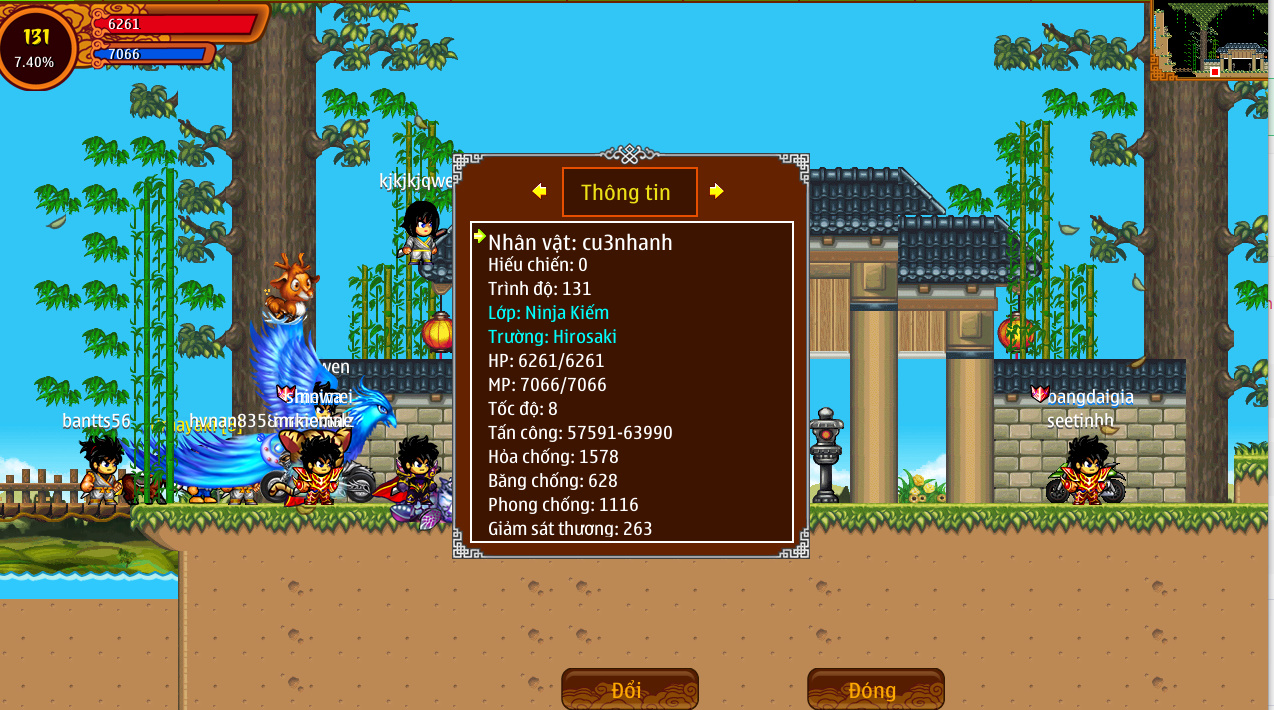This screenshot has height=710, width=1274.
Task: Click the level 131 character badge
Action: point(37,45)
